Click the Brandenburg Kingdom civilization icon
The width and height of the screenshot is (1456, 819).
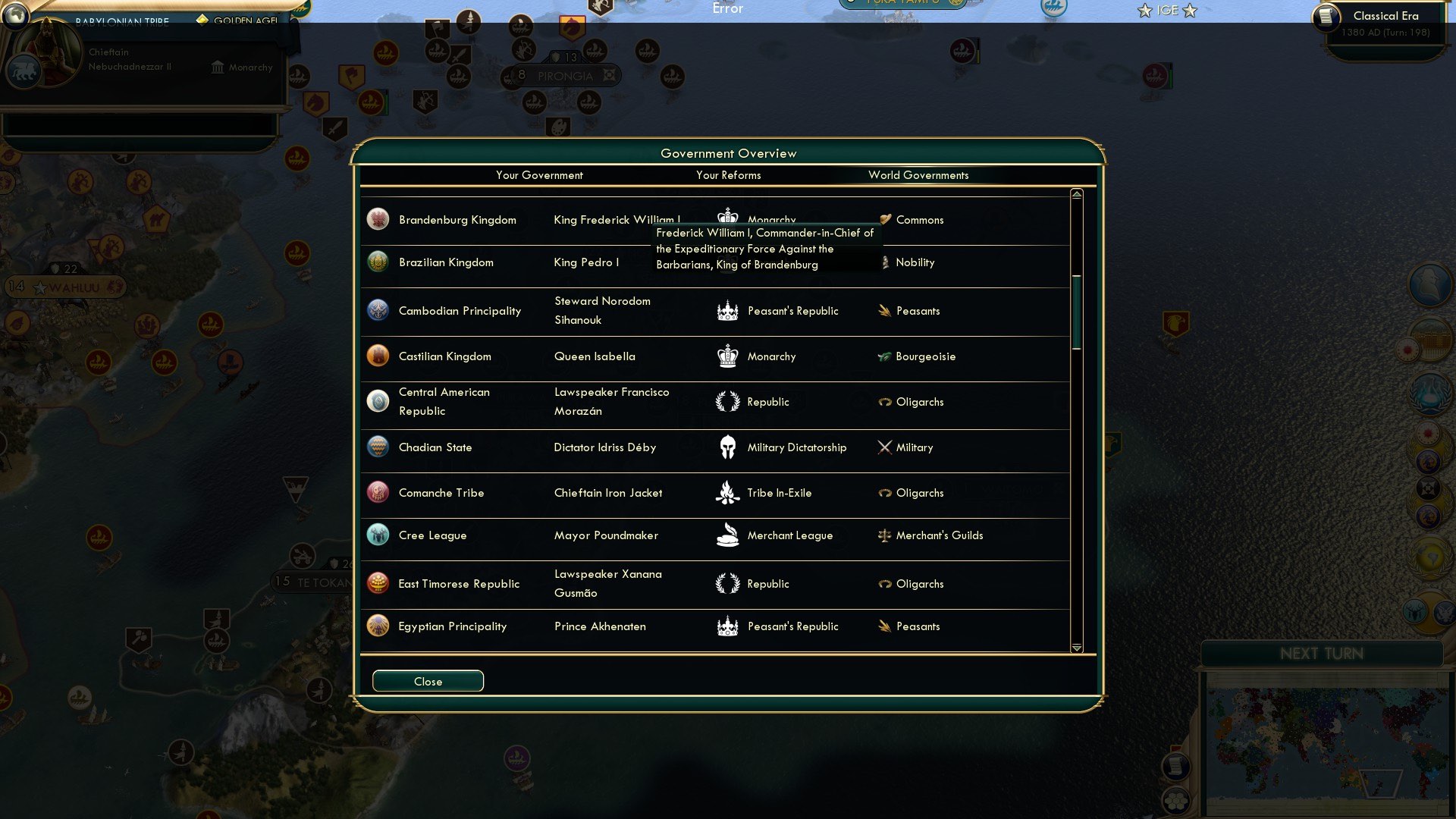click(378, 219)
